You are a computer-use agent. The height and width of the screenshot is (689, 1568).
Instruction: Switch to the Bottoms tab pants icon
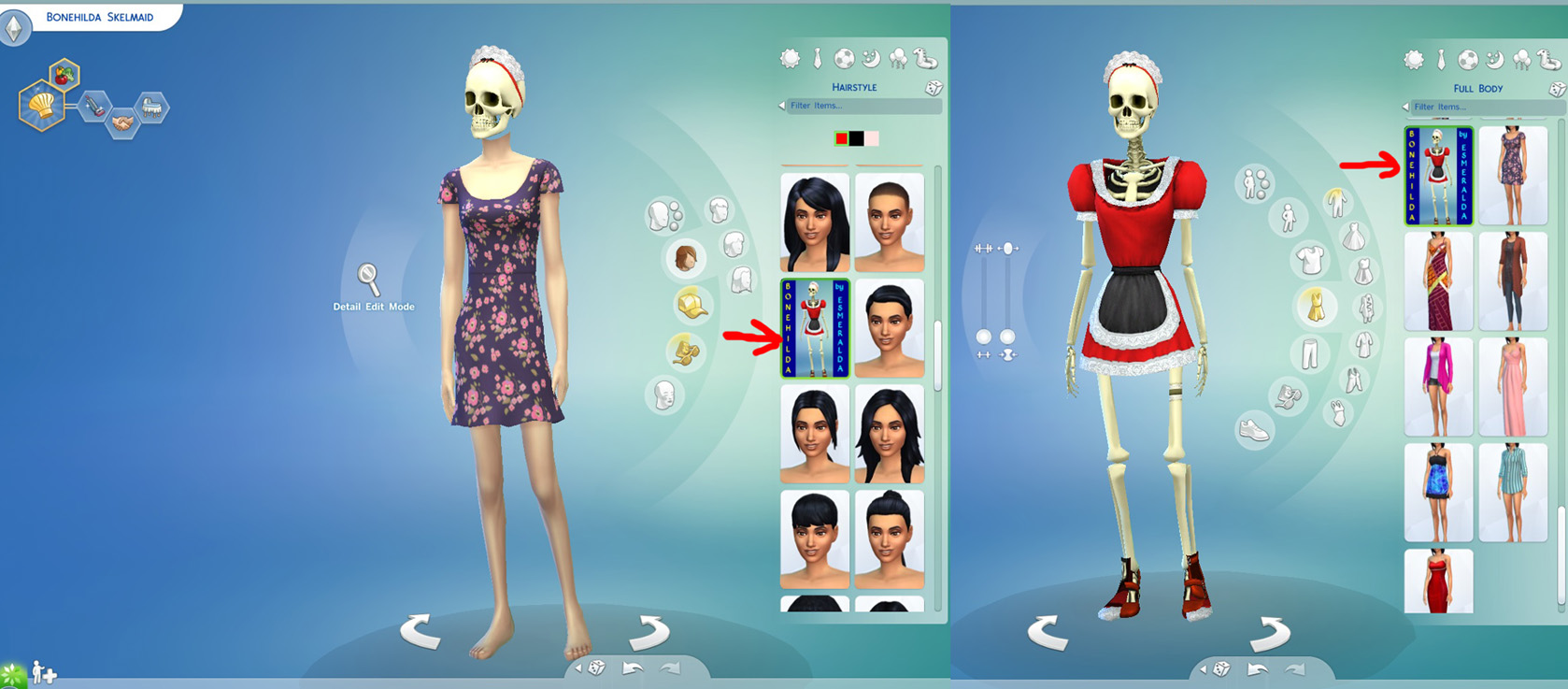[x=1310, y=351]
